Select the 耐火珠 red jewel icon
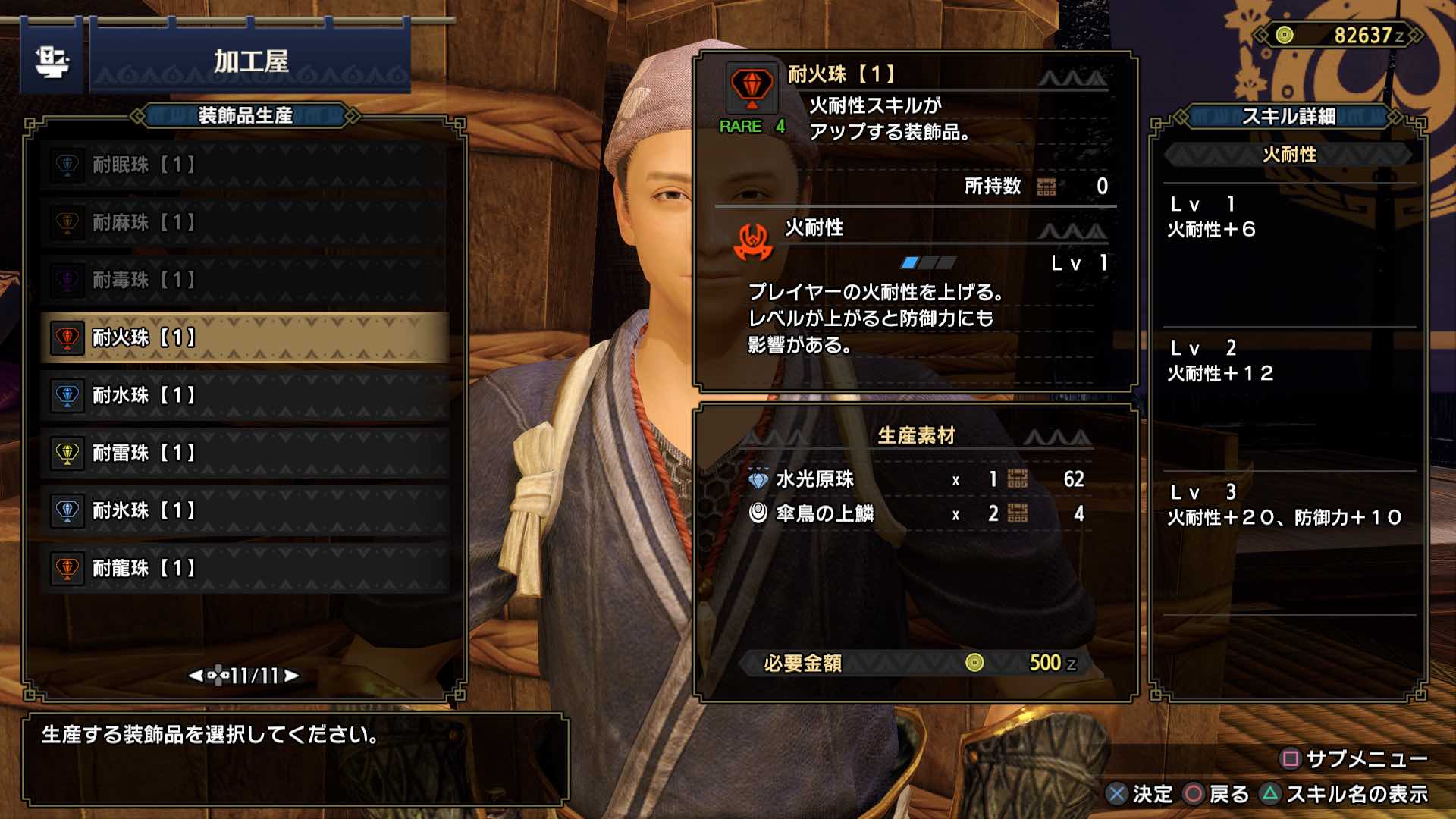The image size is (1456, 819). pyautogui.click(x=68, y=338)
